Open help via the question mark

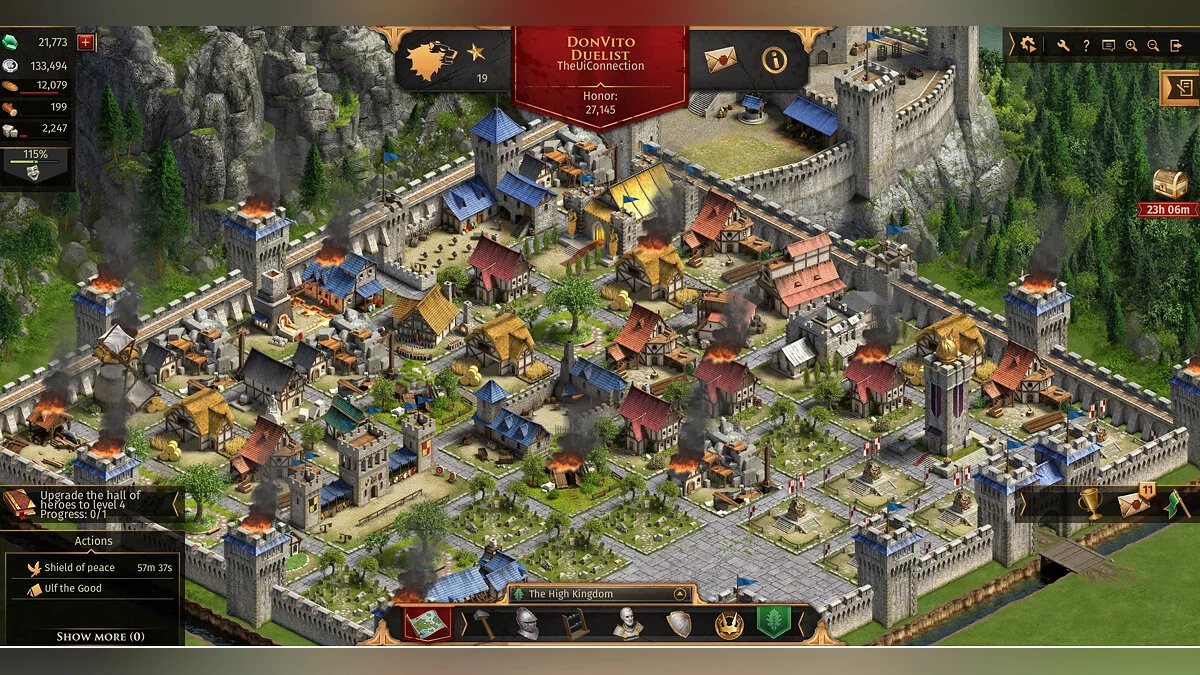pos(1086,45)
